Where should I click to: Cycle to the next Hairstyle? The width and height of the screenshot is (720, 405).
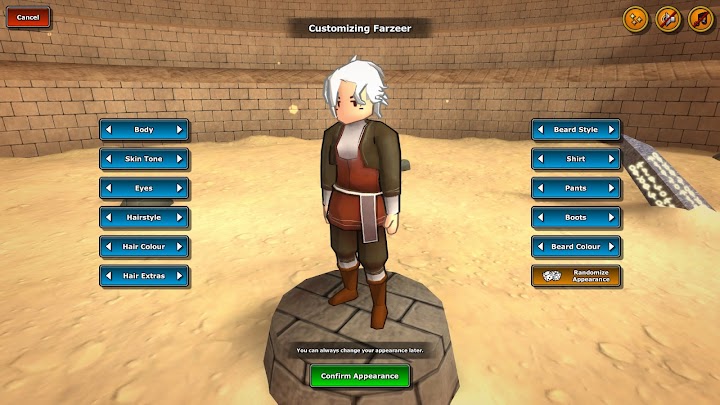point(179,217)
